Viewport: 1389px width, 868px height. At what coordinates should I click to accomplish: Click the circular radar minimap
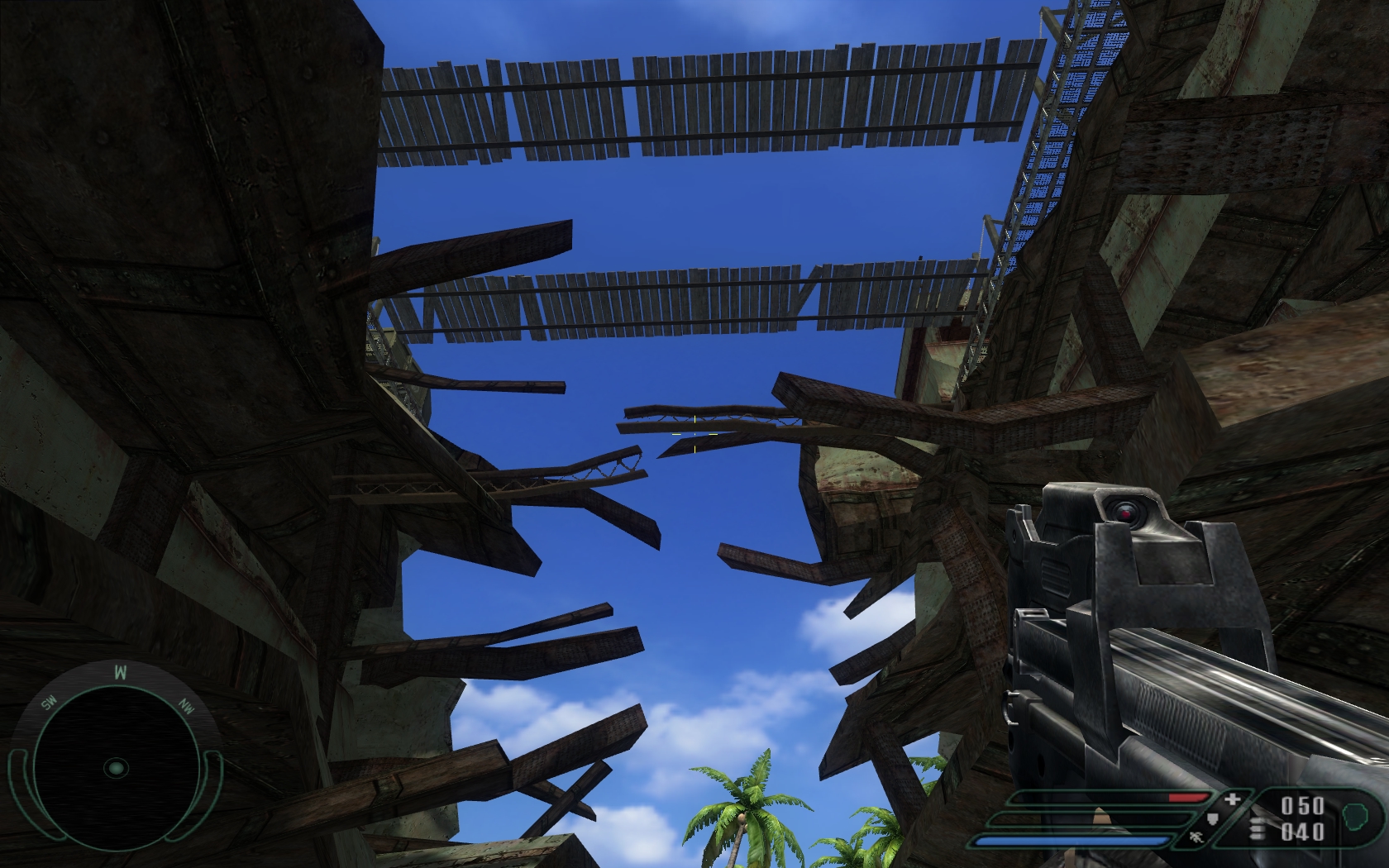pyautogui.click(x=116, y=767)
